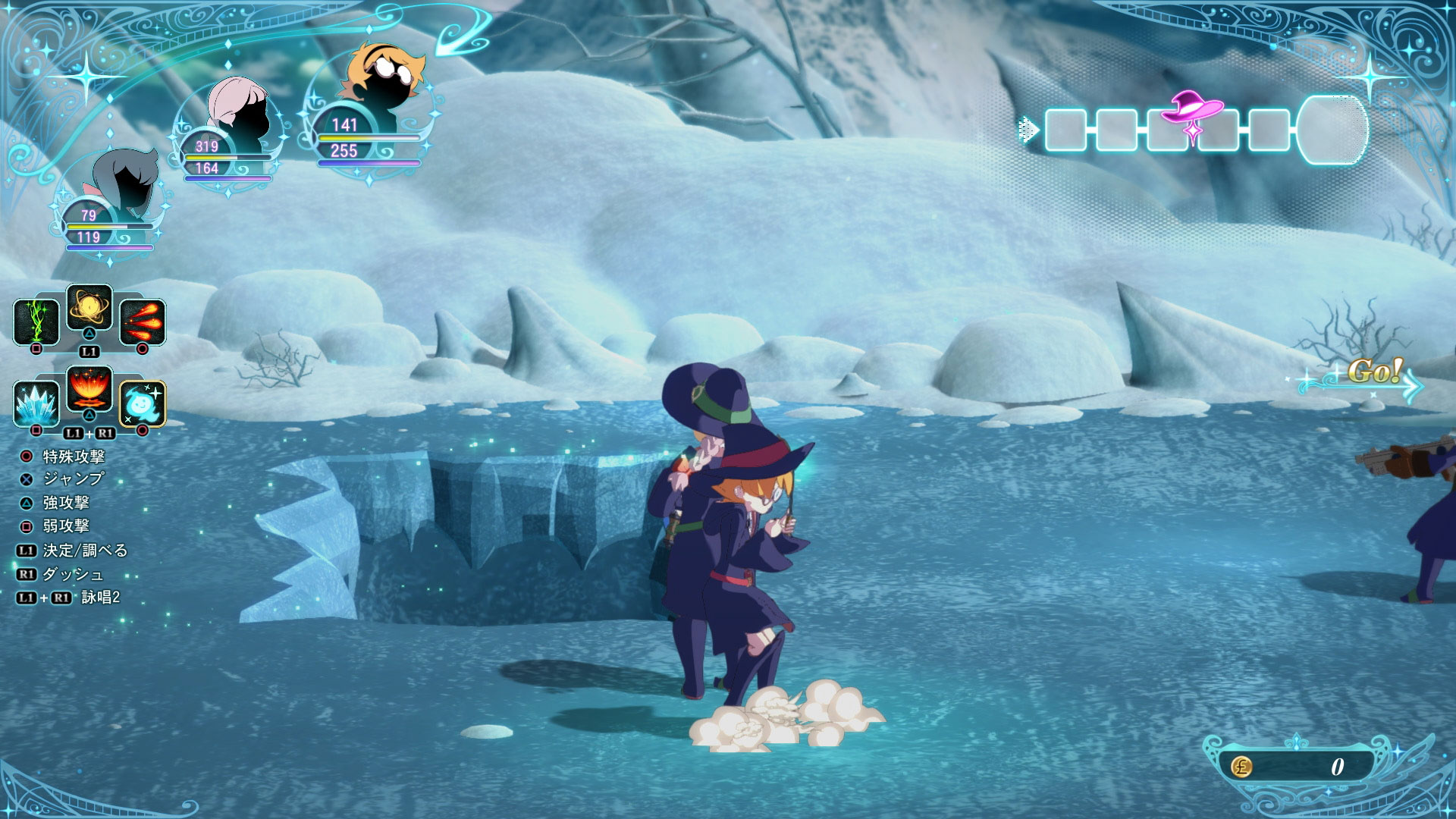Trigger the fire eruption spell icon
Image resolution: width=1456 pixels, height=819 pixels.
(89, 389)
